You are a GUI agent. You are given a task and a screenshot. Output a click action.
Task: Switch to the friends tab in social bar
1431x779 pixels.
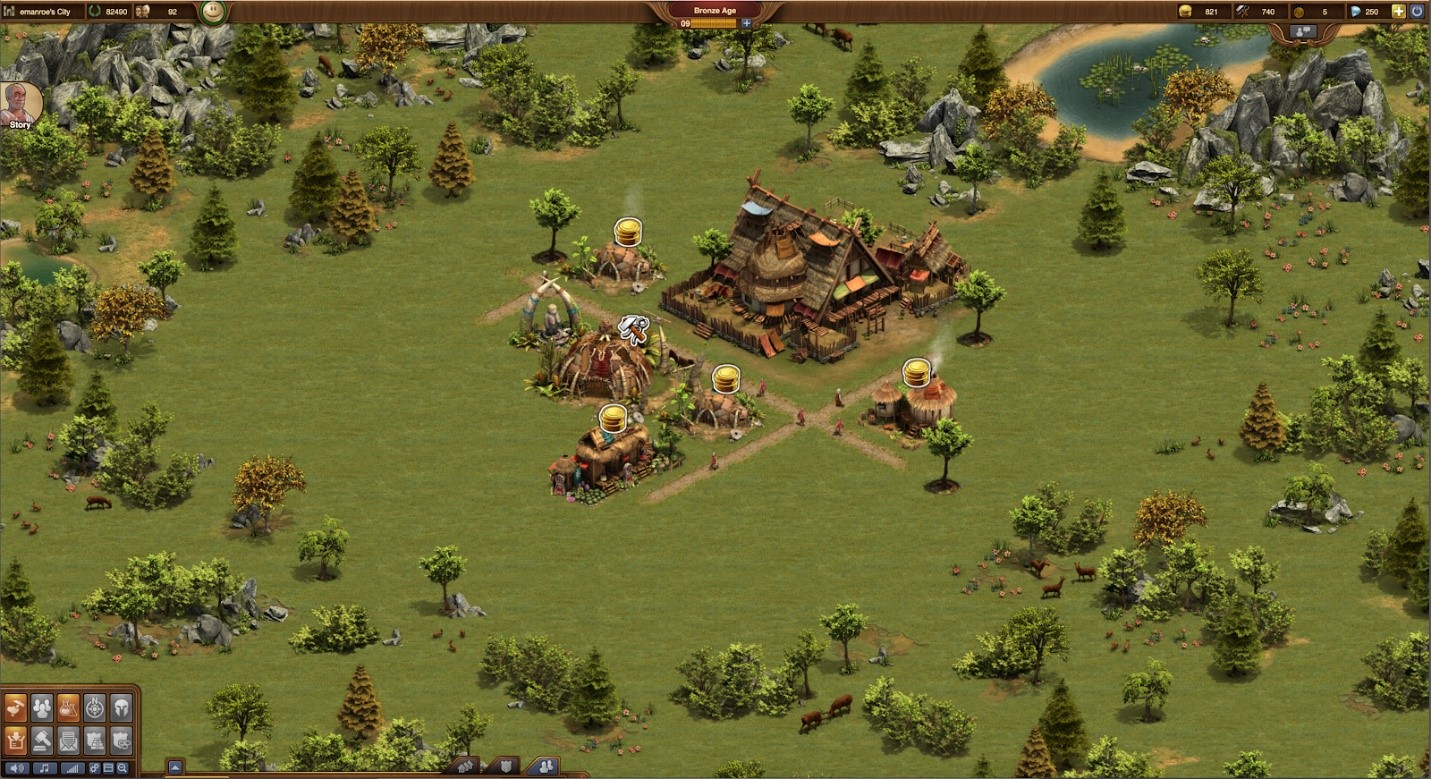click(x=545, y=767)
